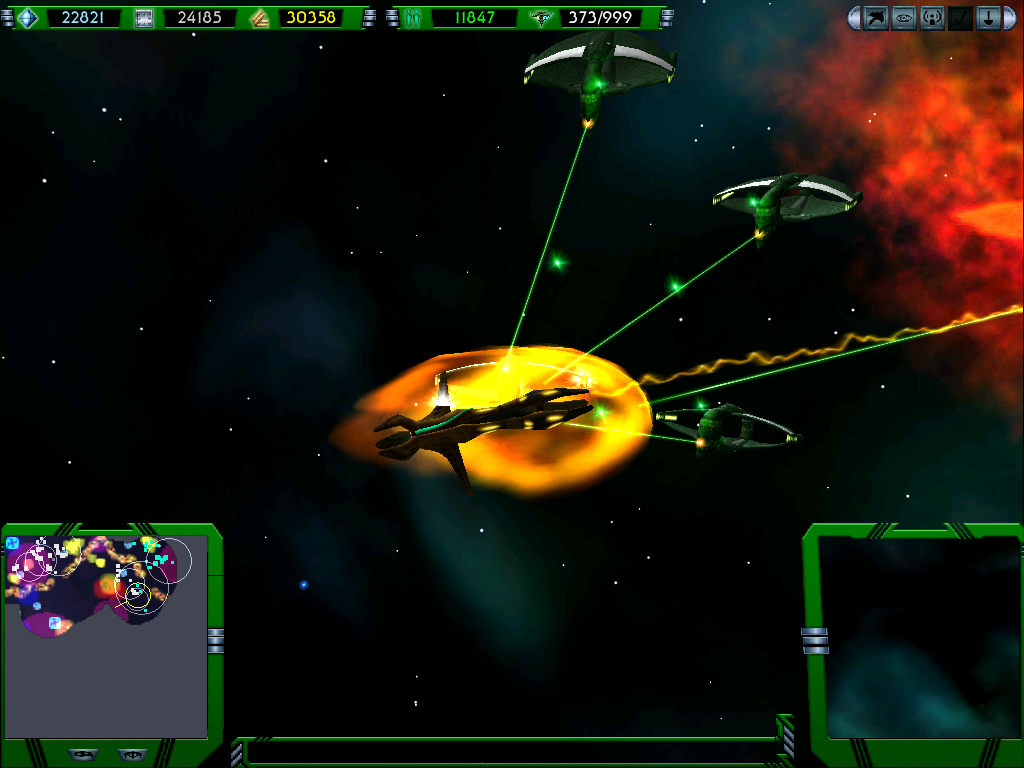Click the metal handle on minimap's right edge

(x=216, y=641)
